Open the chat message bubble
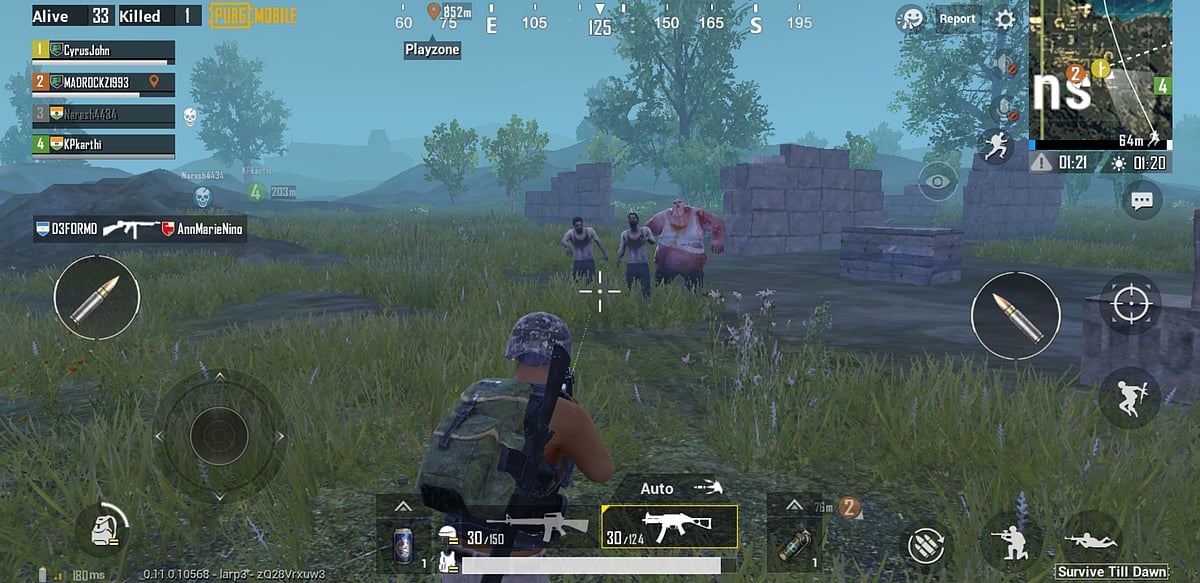 [x=1141, y=200]
